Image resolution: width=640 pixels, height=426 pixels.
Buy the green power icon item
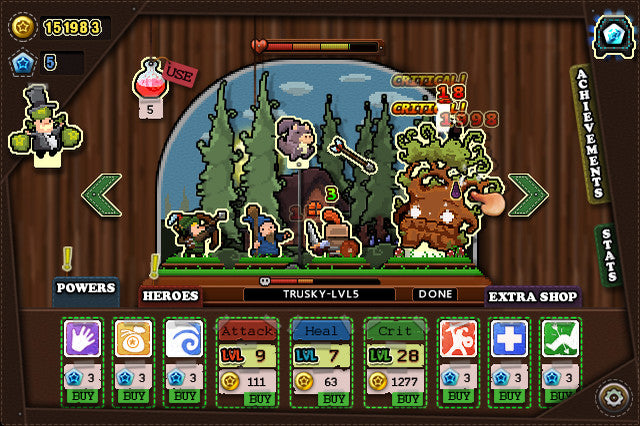(x=560, y=397)
